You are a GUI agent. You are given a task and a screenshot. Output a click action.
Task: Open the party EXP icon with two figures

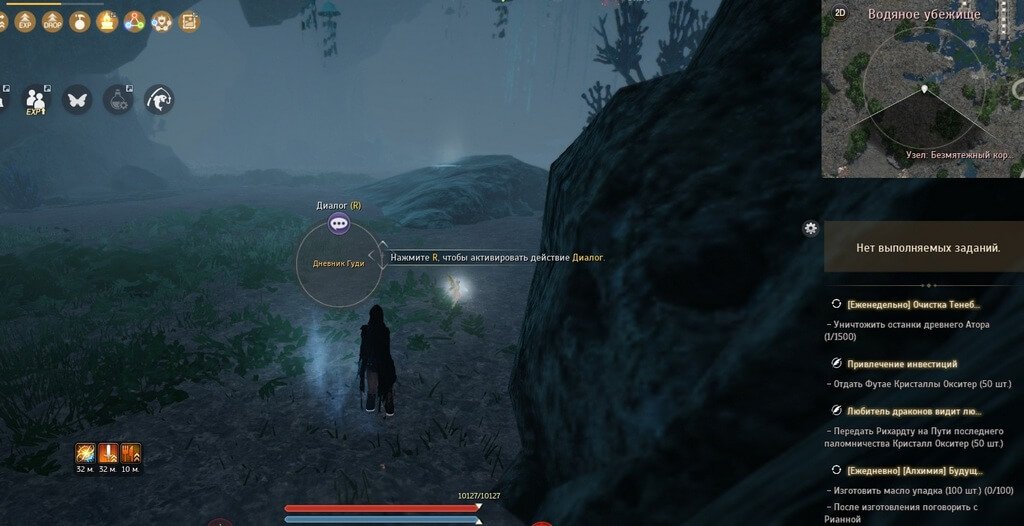point(37,100)
